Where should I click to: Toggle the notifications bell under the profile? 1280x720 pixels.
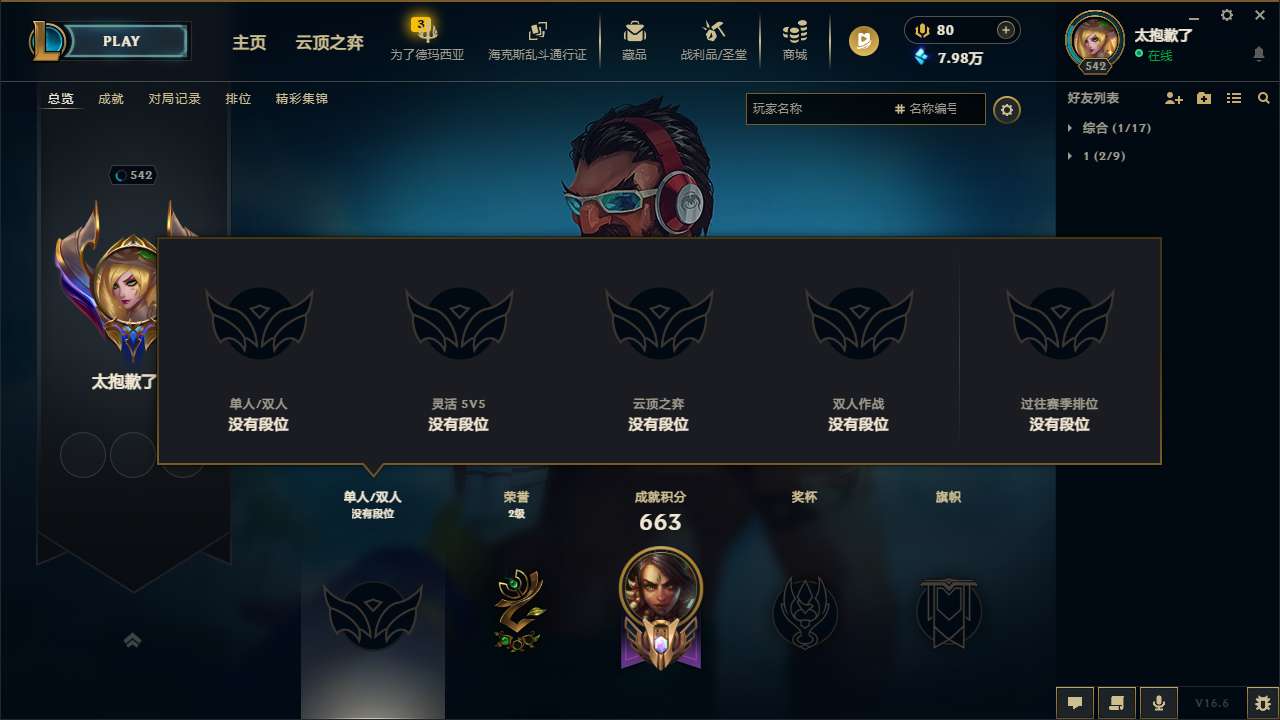(x=1257, y=53)
